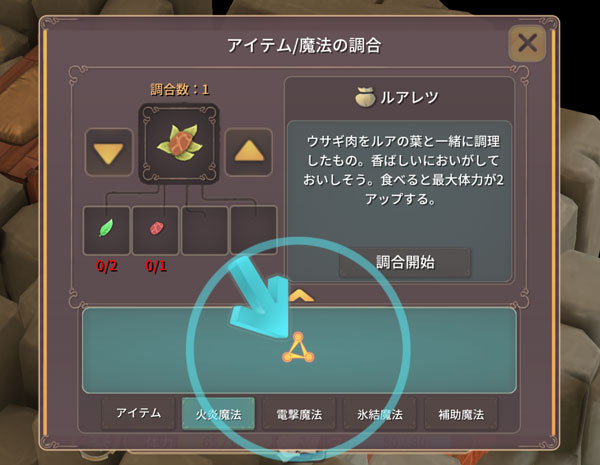Select the orange triangle magic recipe

point(299,349)
